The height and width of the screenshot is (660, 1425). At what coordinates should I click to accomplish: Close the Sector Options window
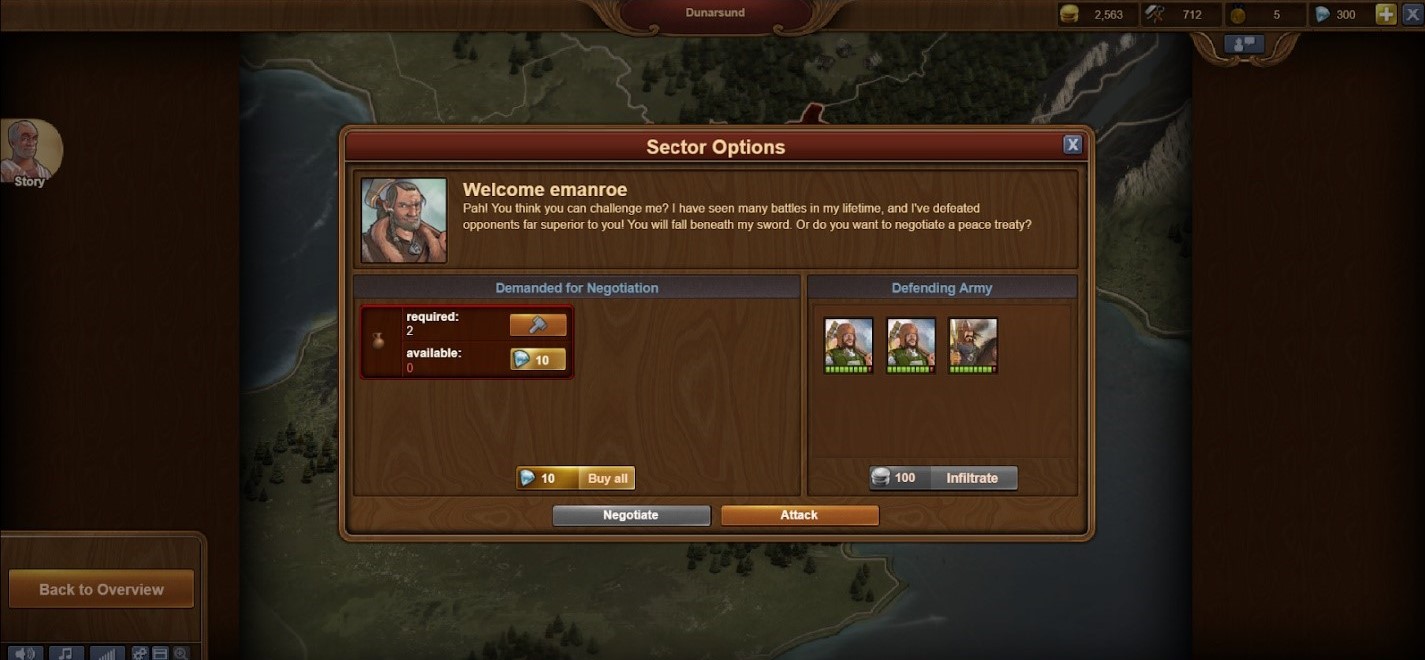click(1072, 145)
